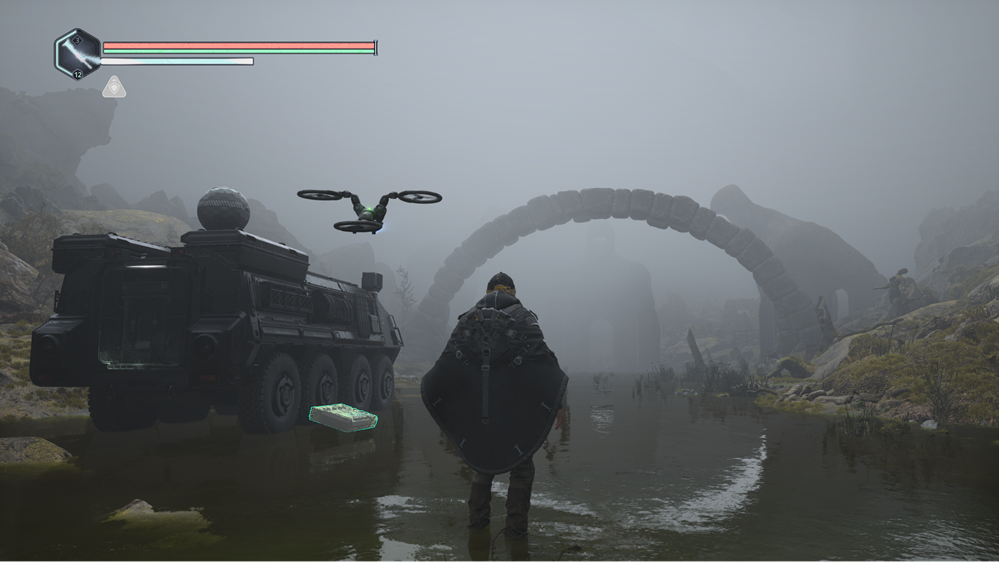The height and width of the screenshot is (562, 999).
Task: Select the triangular shield status icon
Action: pos(114,88)
